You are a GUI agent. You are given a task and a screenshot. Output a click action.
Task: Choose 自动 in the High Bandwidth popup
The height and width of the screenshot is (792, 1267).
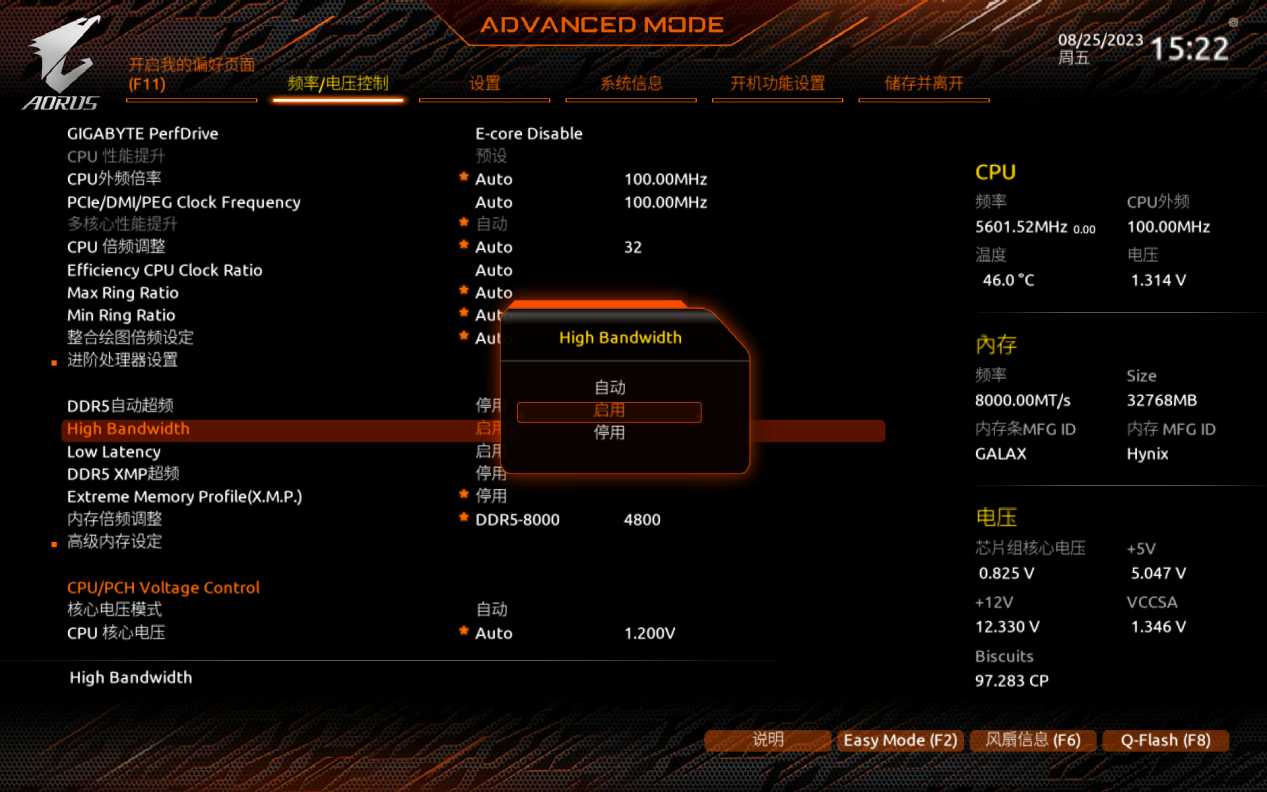[609, 388]
